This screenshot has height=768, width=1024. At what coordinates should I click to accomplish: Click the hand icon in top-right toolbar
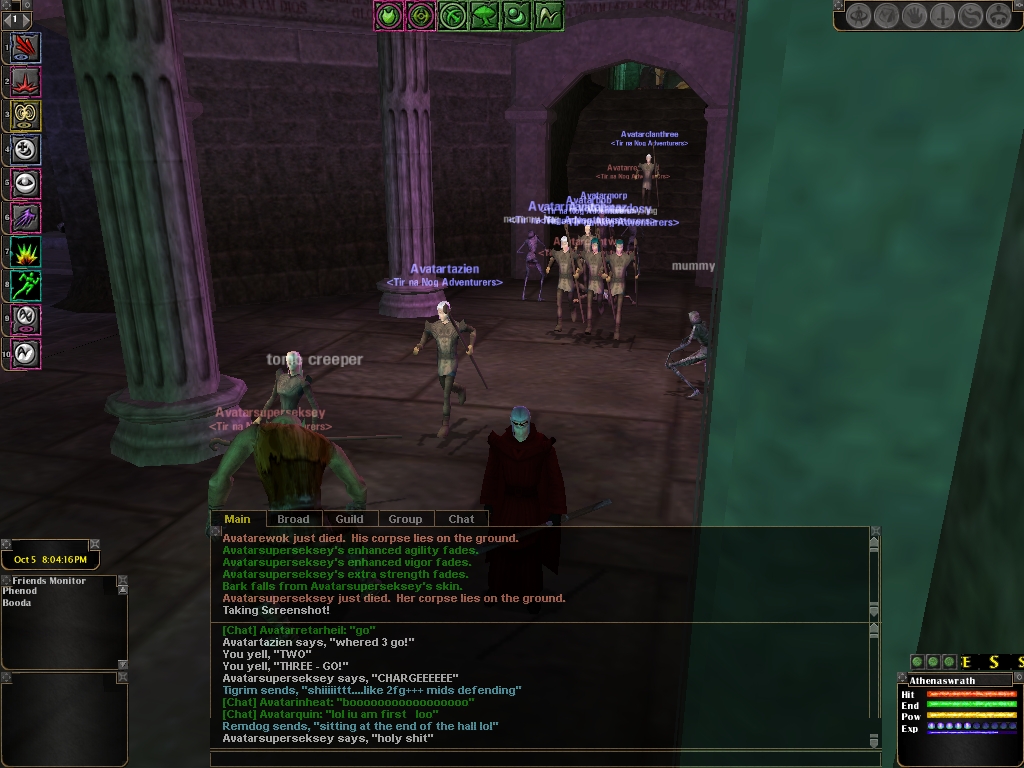pyautogui.click(x=915, y=15)
